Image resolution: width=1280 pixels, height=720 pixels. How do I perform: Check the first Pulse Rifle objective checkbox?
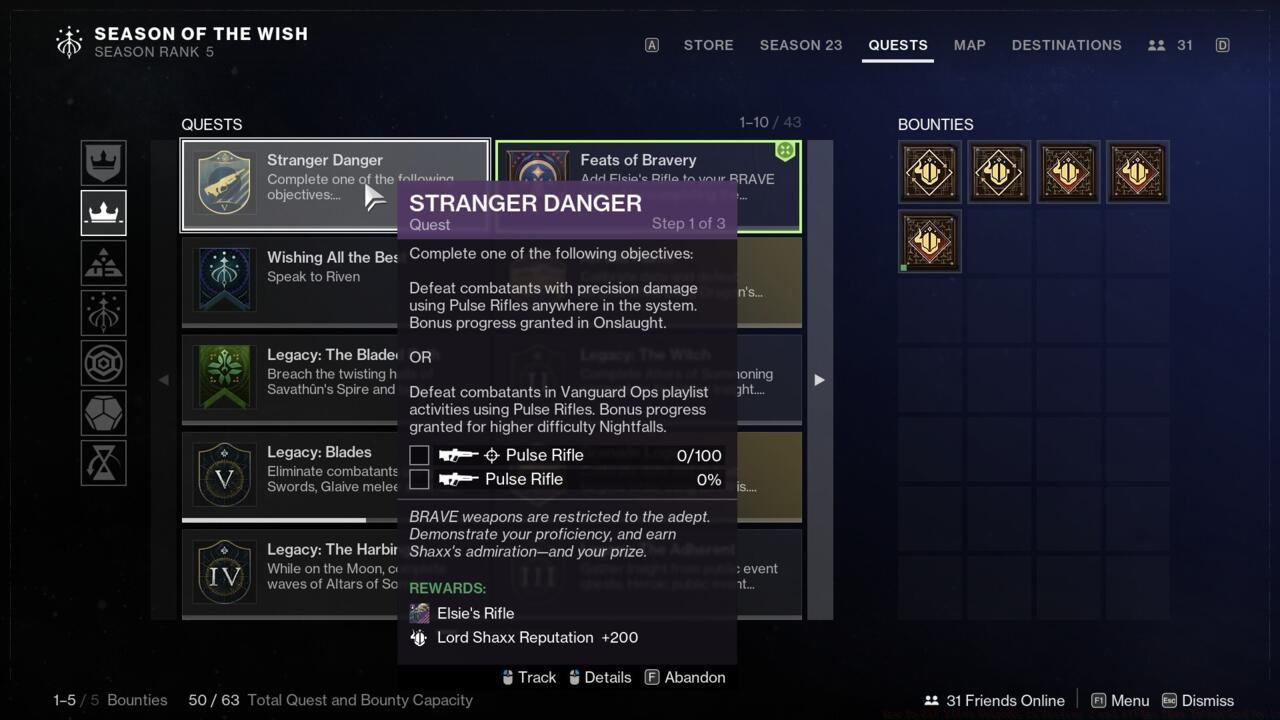pyautogui.click(x=419, y=455)
